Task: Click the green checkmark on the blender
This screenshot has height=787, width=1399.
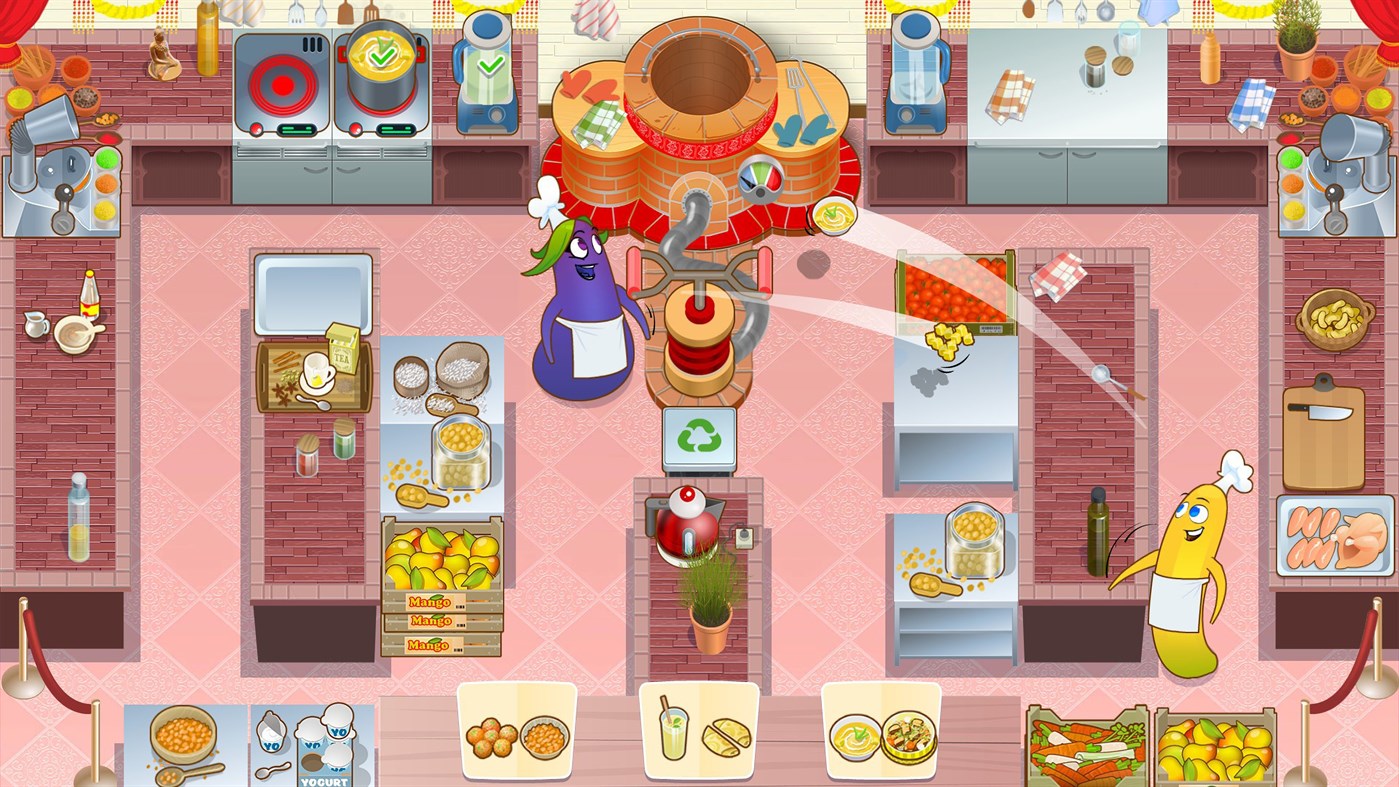Action: (x=490, y=66)
